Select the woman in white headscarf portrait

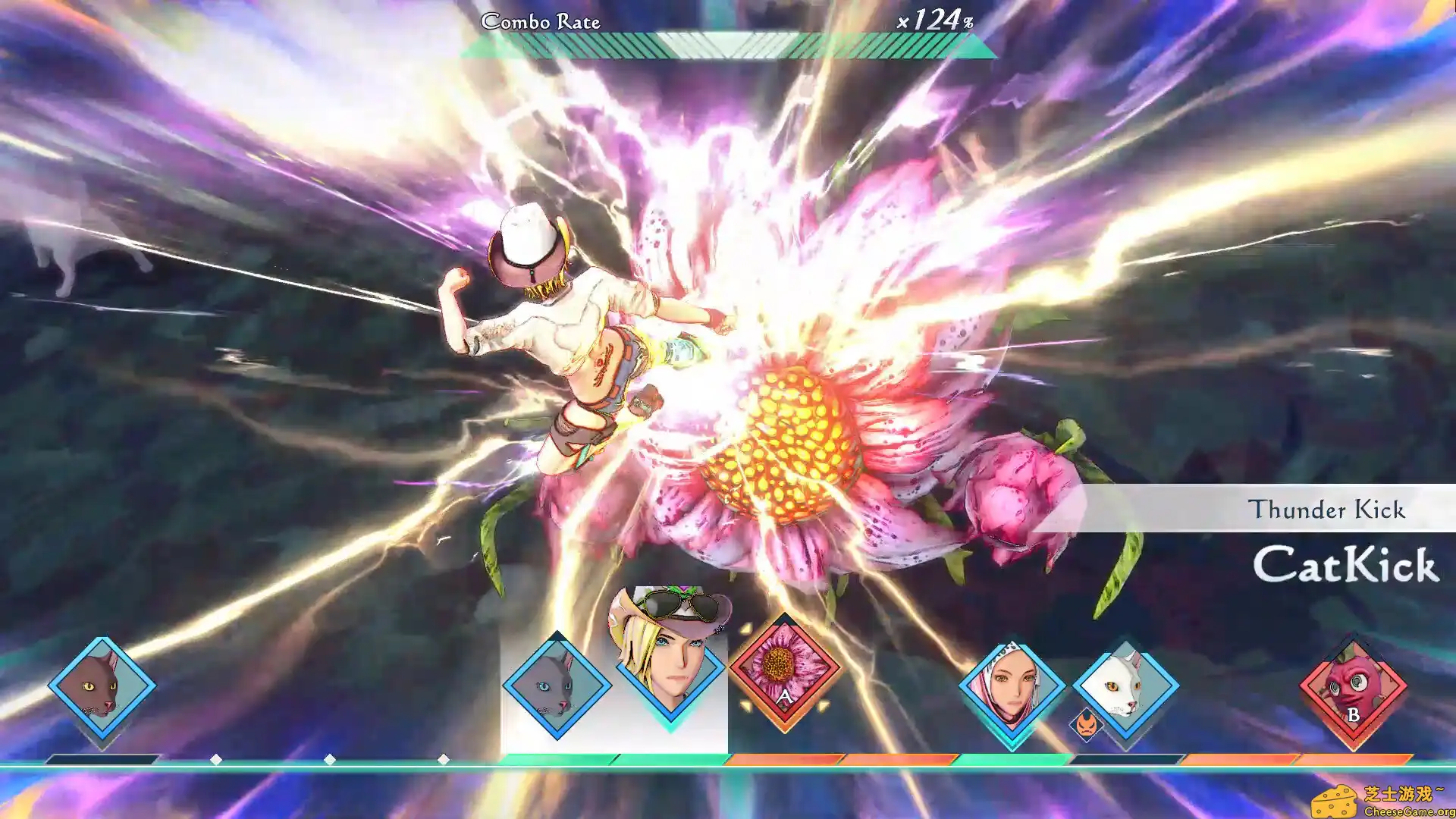(x=1012, y=686)
